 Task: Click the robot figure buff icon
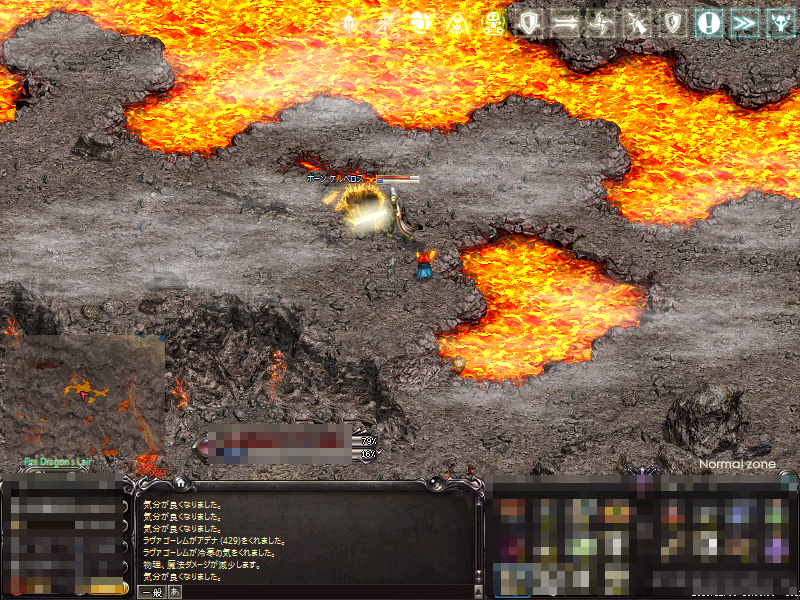coord(493,23)
